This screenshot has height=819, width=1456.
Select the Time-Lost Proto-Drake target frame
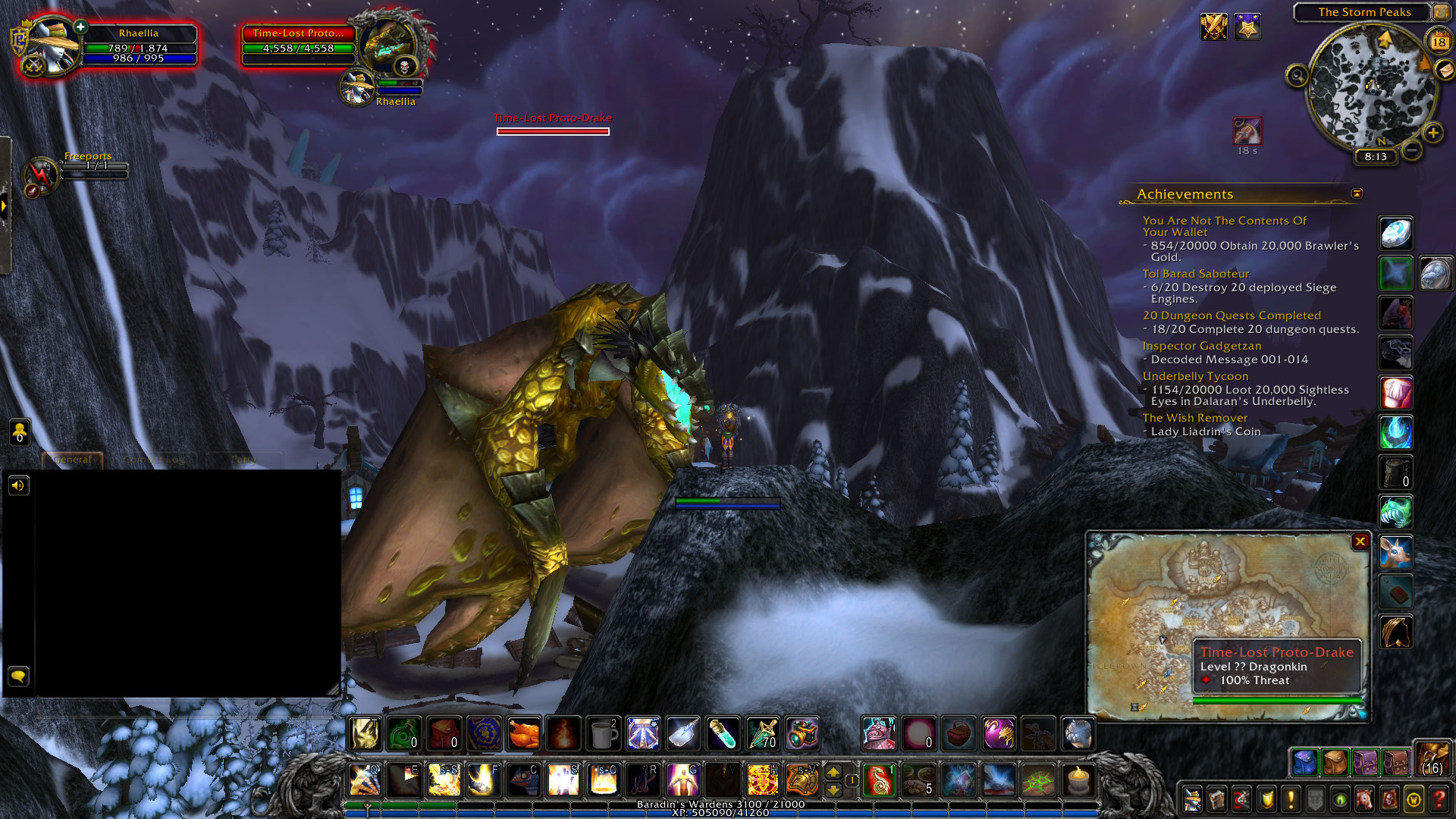tap(298, 44)
